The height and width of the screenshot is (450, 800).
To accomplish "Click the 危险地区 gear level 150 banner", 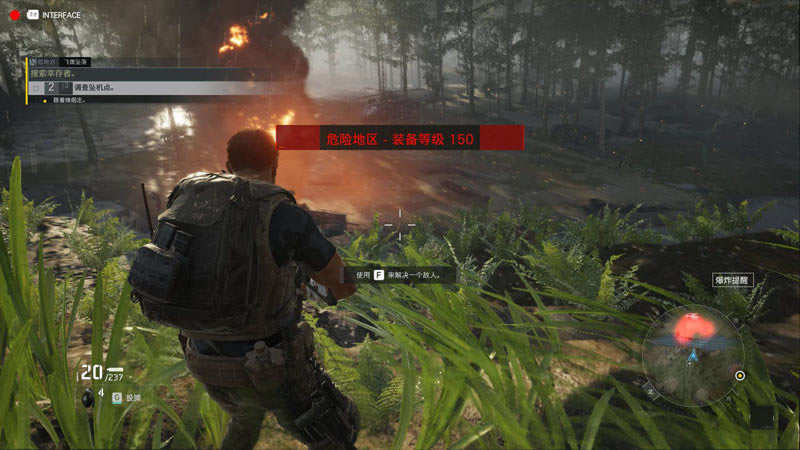I will (400, 139).
